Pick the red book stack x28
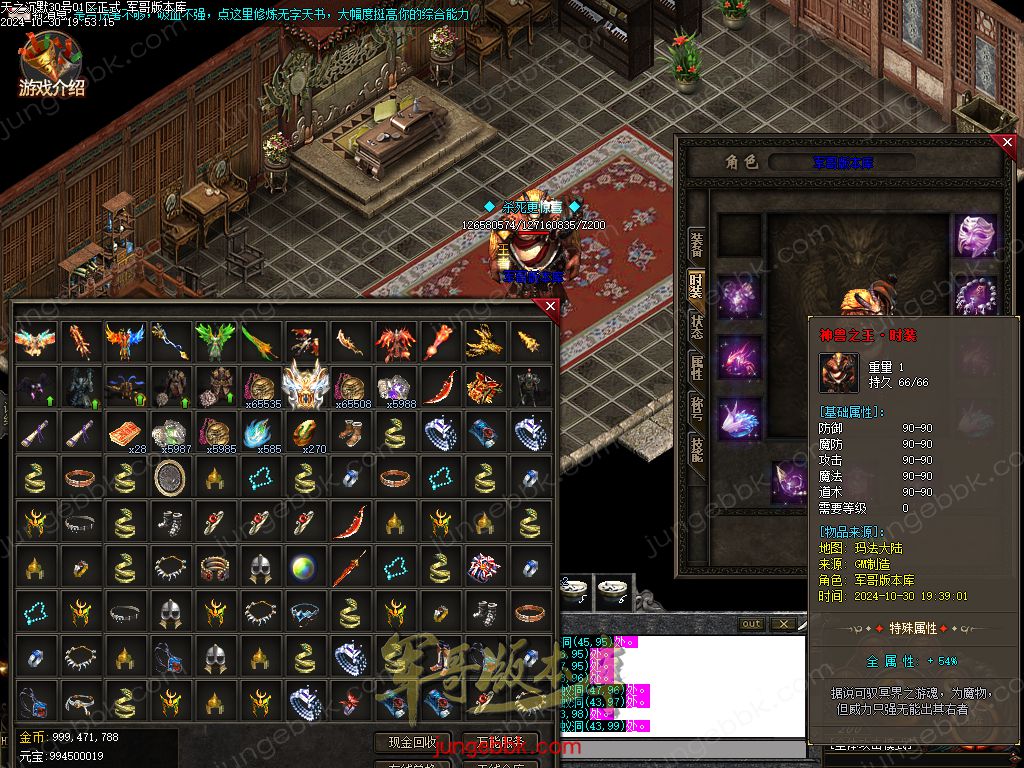This screenshot has width=1024, height=768. tap(124, 432)
